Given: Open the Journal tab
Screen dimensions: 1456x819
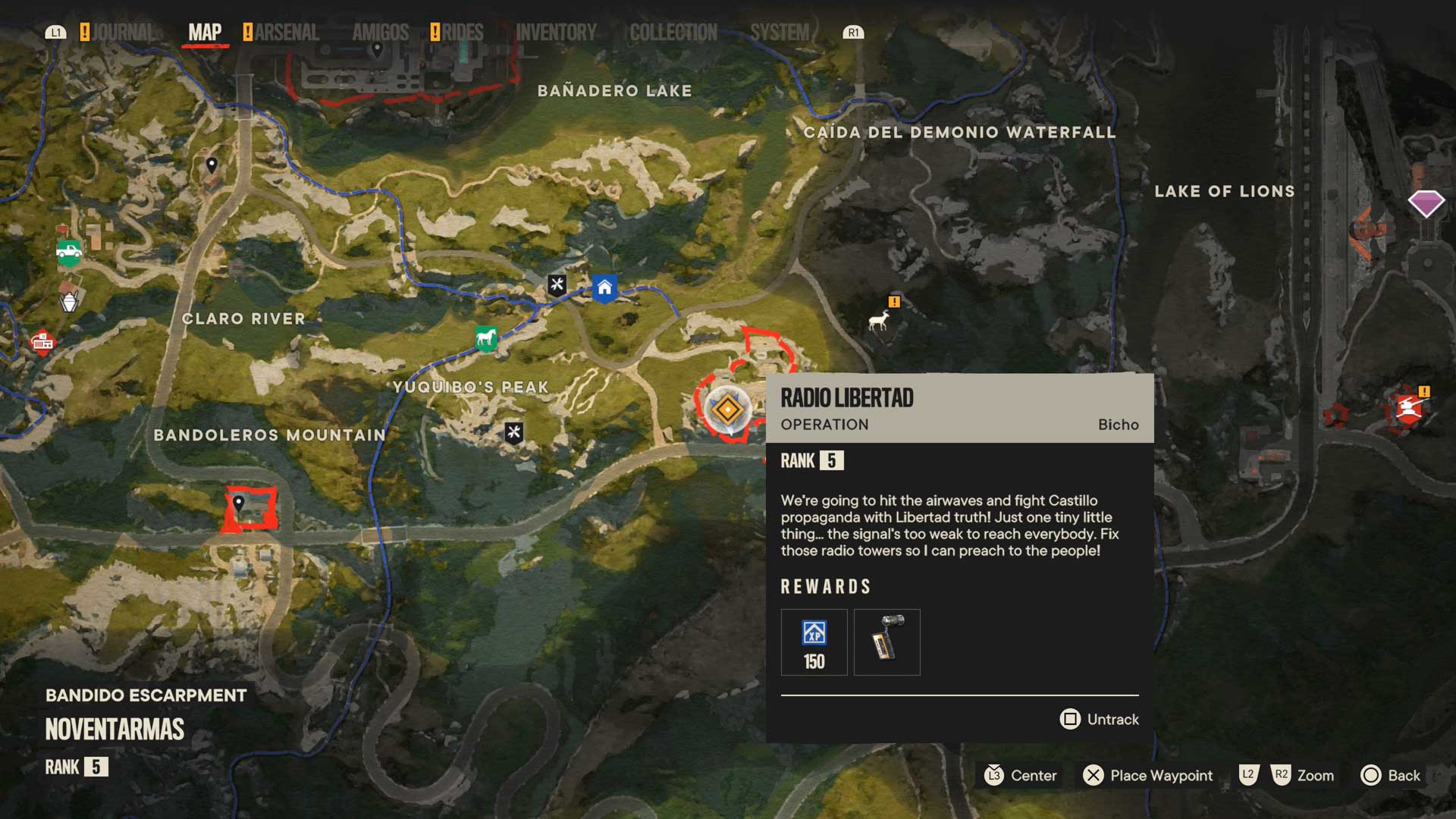Looking at the screenshot, I should [x=121, y=33].
